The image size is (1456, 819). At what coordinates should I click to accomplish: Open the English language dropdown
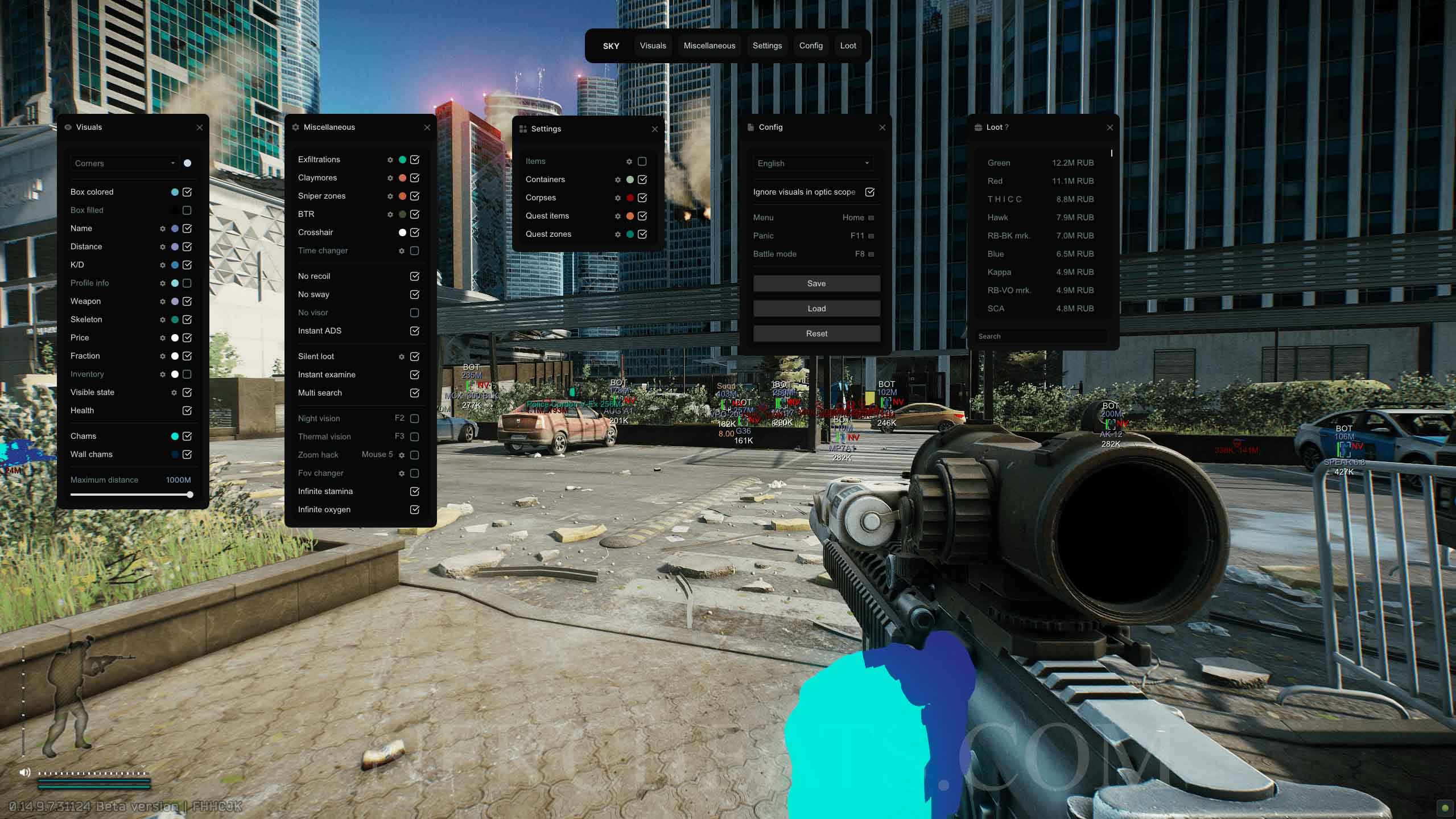pyautogui.click(x=813, y=163)
